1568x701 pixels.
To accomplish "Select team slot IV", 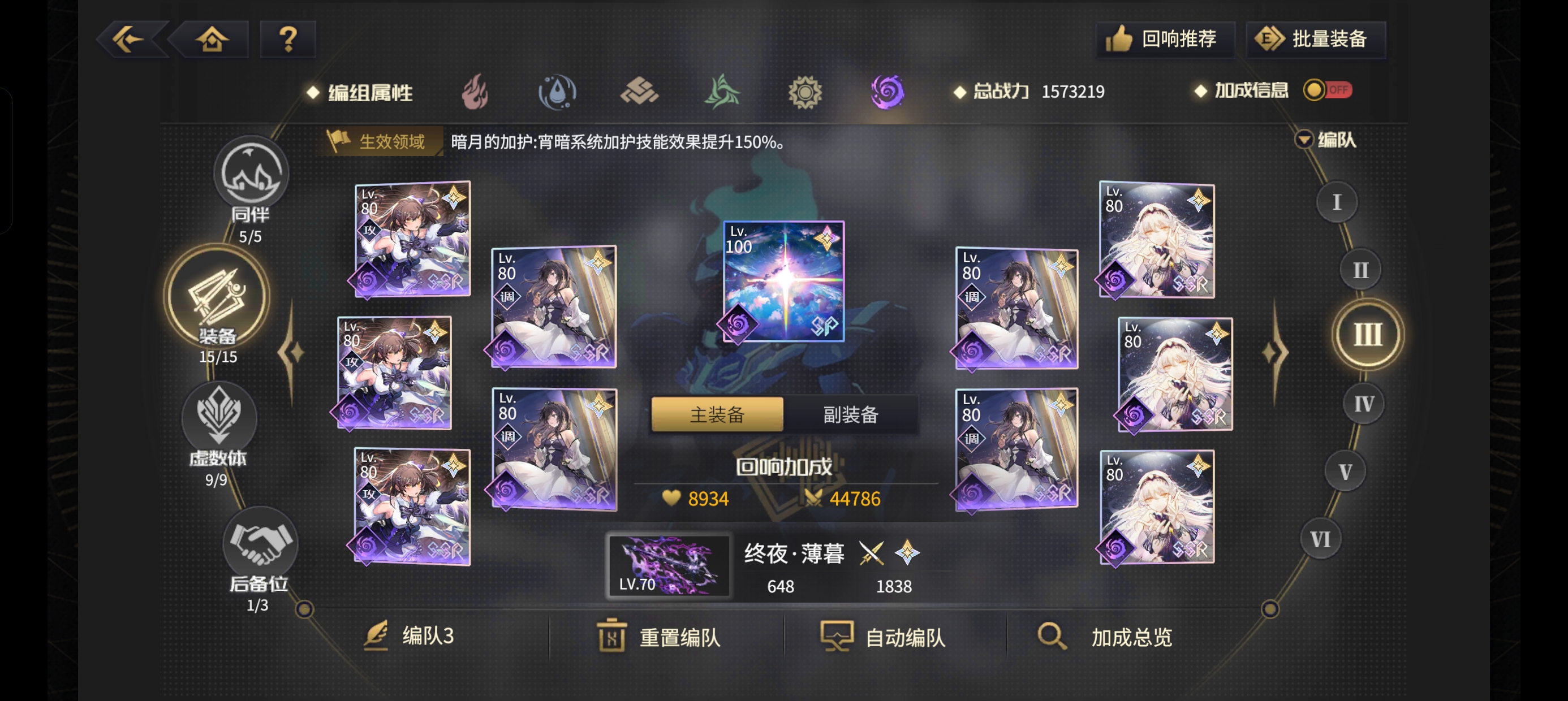I will click(x=1362, y=402).
